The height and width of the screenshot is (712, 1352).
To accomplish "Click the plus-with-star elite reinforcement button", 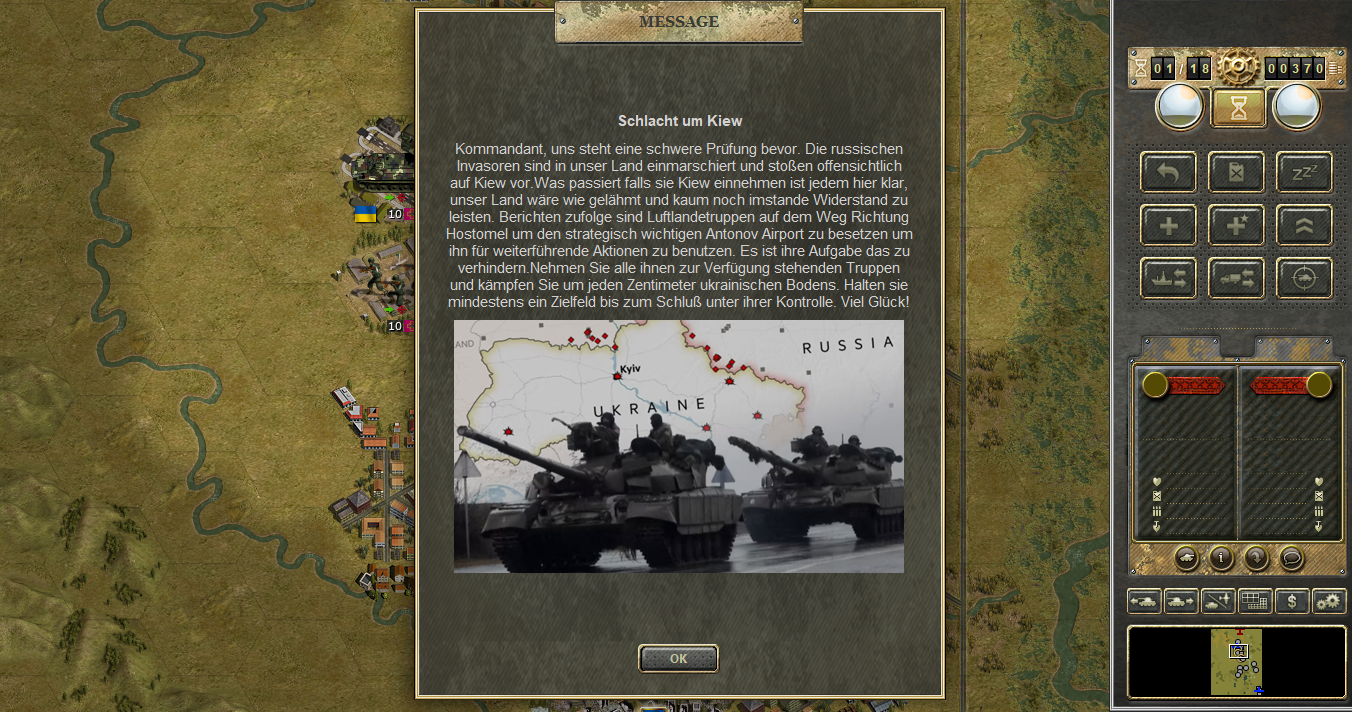I will point(1236,225).
